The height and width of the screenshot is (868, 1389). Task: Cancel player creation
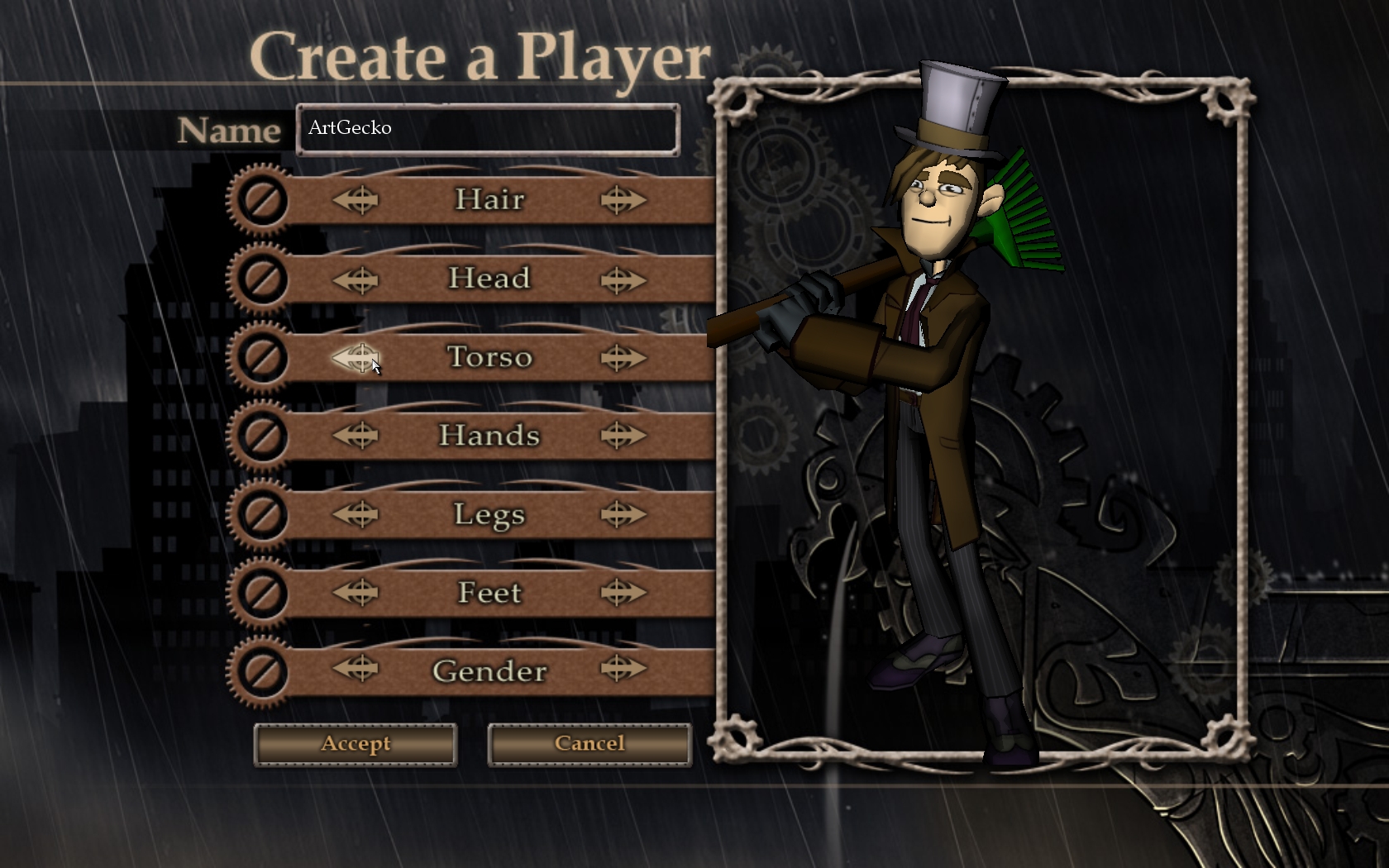(x=589, y=744)
